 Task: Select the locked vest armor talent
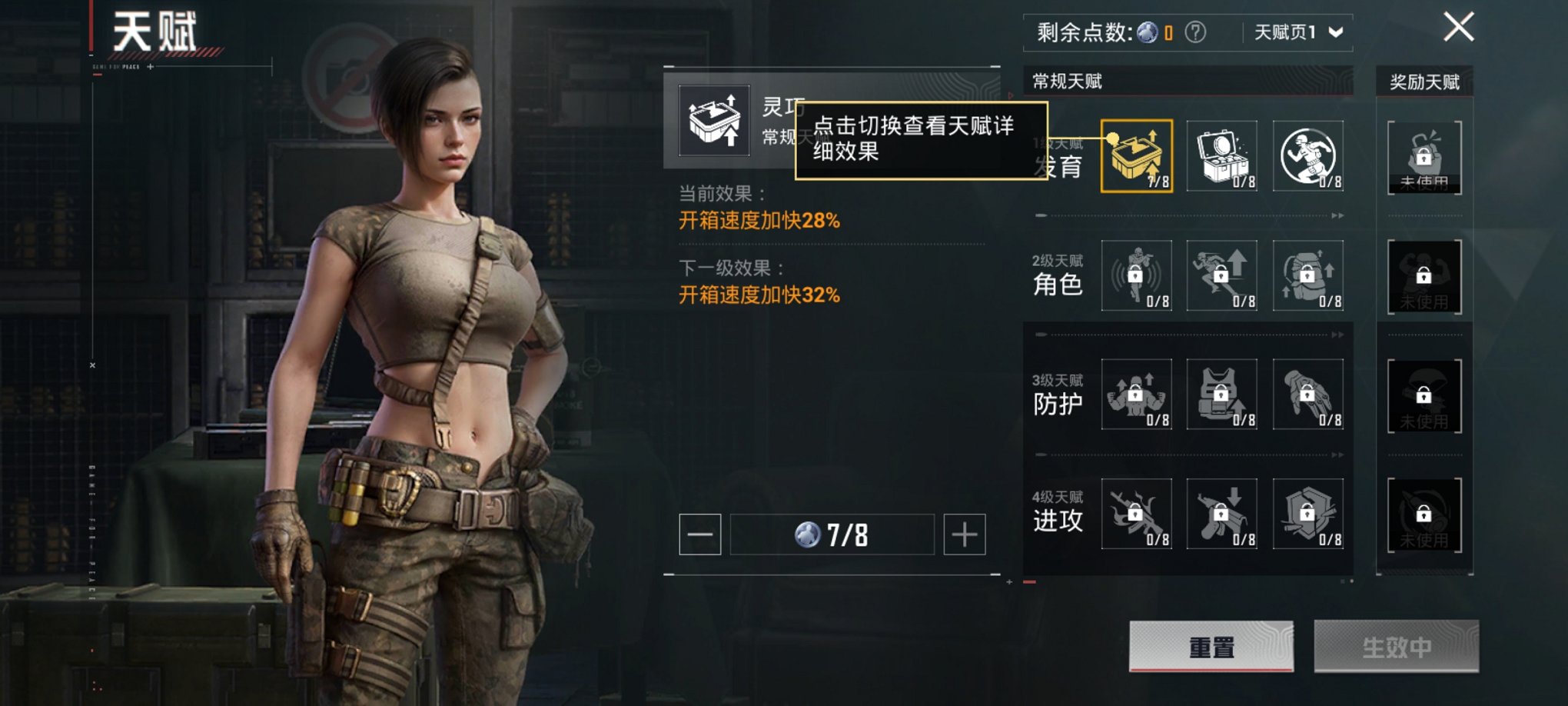[1222, 395]
